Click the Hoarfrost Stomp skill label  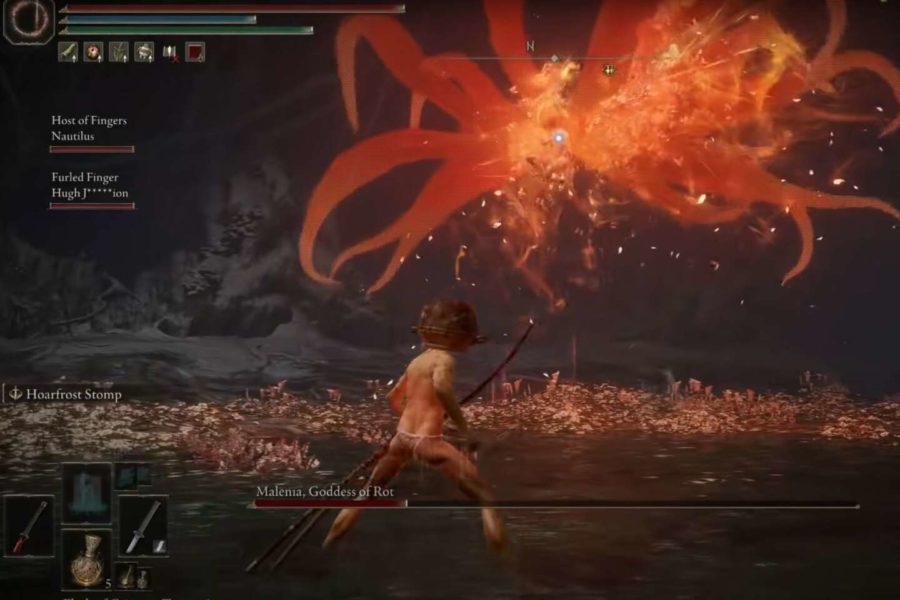pyautogui.click(x=66, y=394)
